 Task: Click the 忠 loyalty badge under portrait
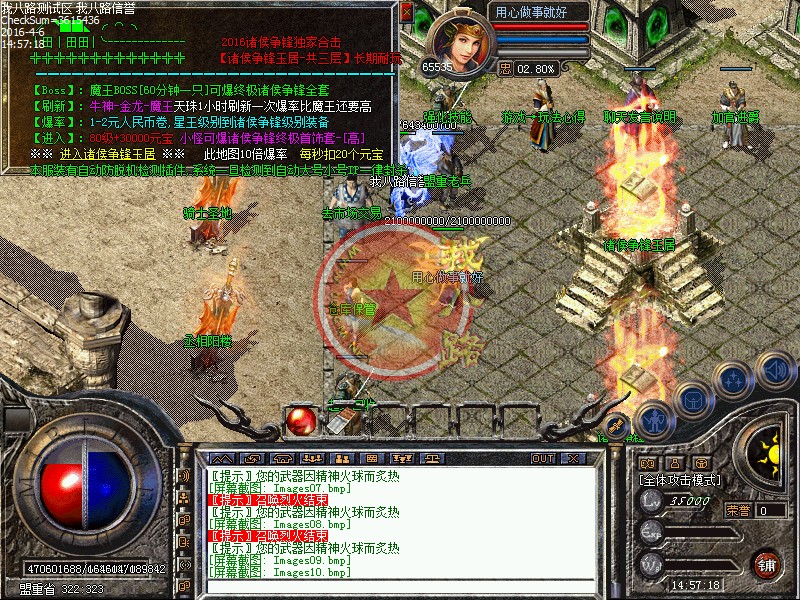point(505,69)
